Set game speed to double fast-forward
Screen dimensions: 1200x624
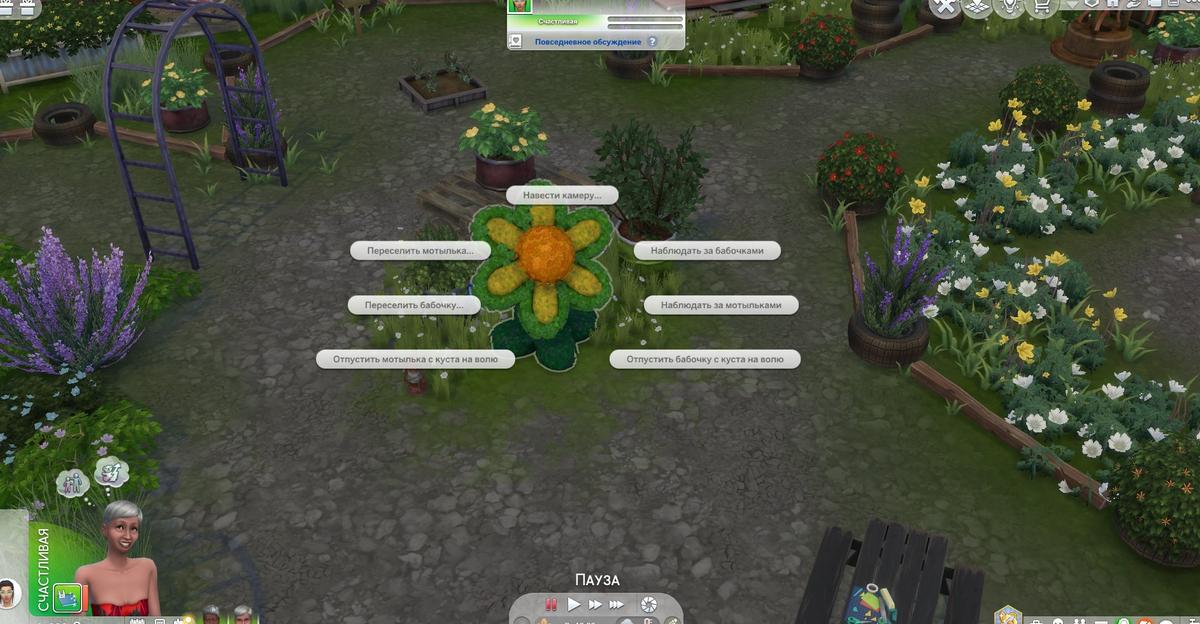(x=595, y=604)
